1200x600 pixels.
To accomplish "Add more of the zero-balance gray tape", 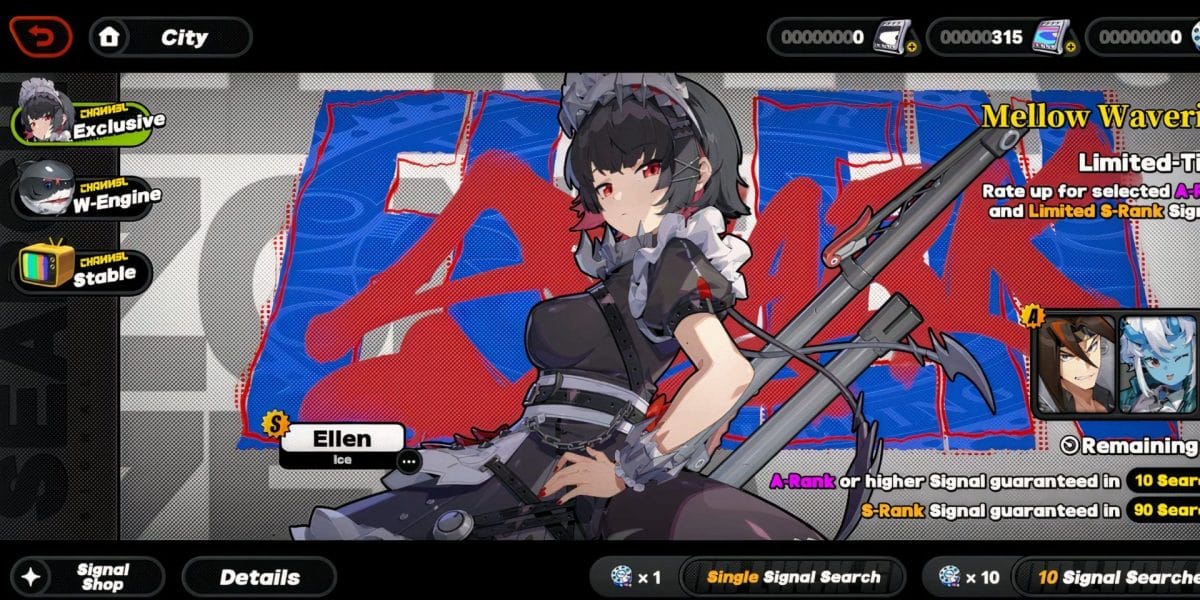I will pos(911,47).
